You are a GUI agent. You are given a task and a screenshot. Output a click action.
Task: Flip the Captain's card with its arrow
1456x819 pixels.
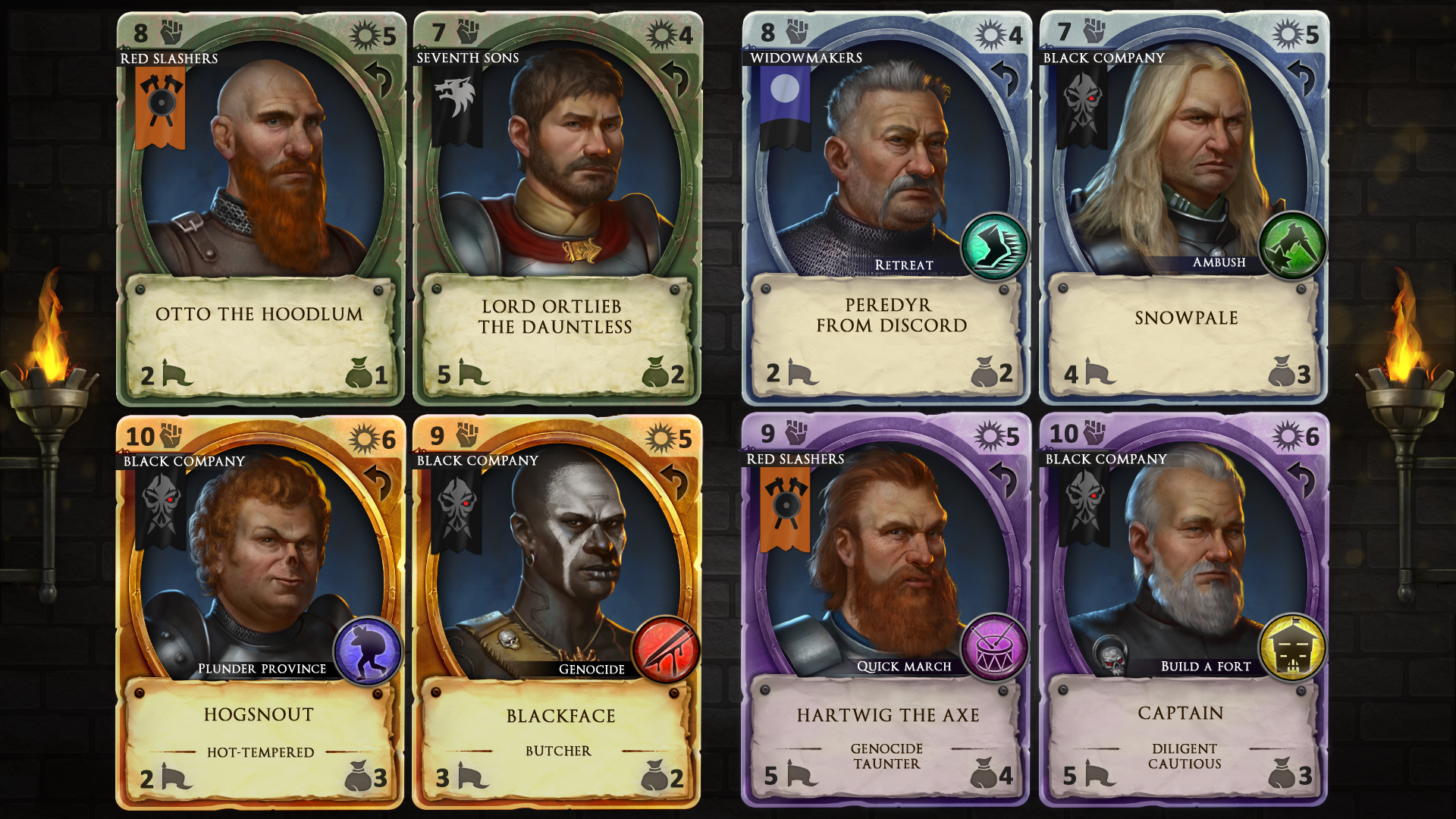pos(1302,479)
